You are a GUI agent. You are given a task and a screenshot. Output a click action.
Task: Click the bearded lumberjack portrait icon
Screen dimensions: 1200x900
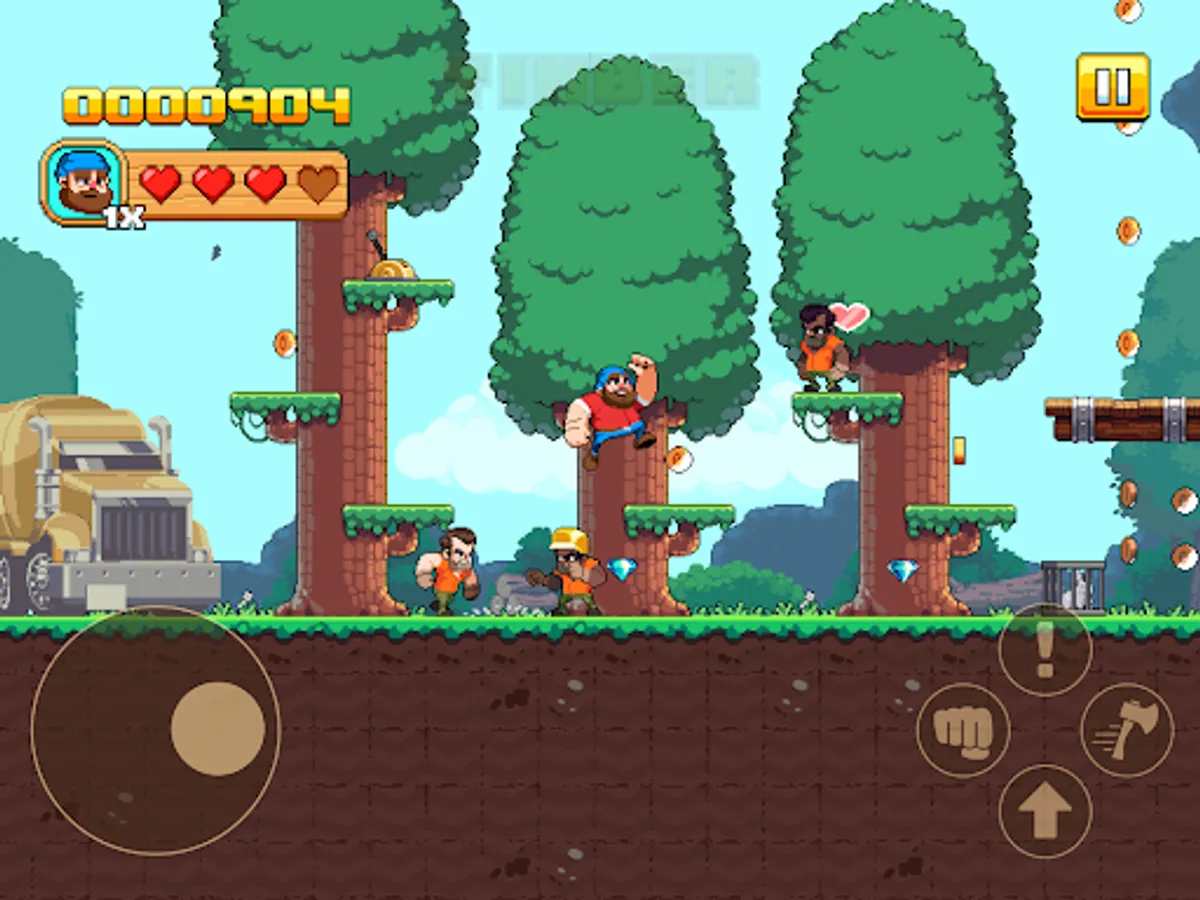click(x=84, y=182)
